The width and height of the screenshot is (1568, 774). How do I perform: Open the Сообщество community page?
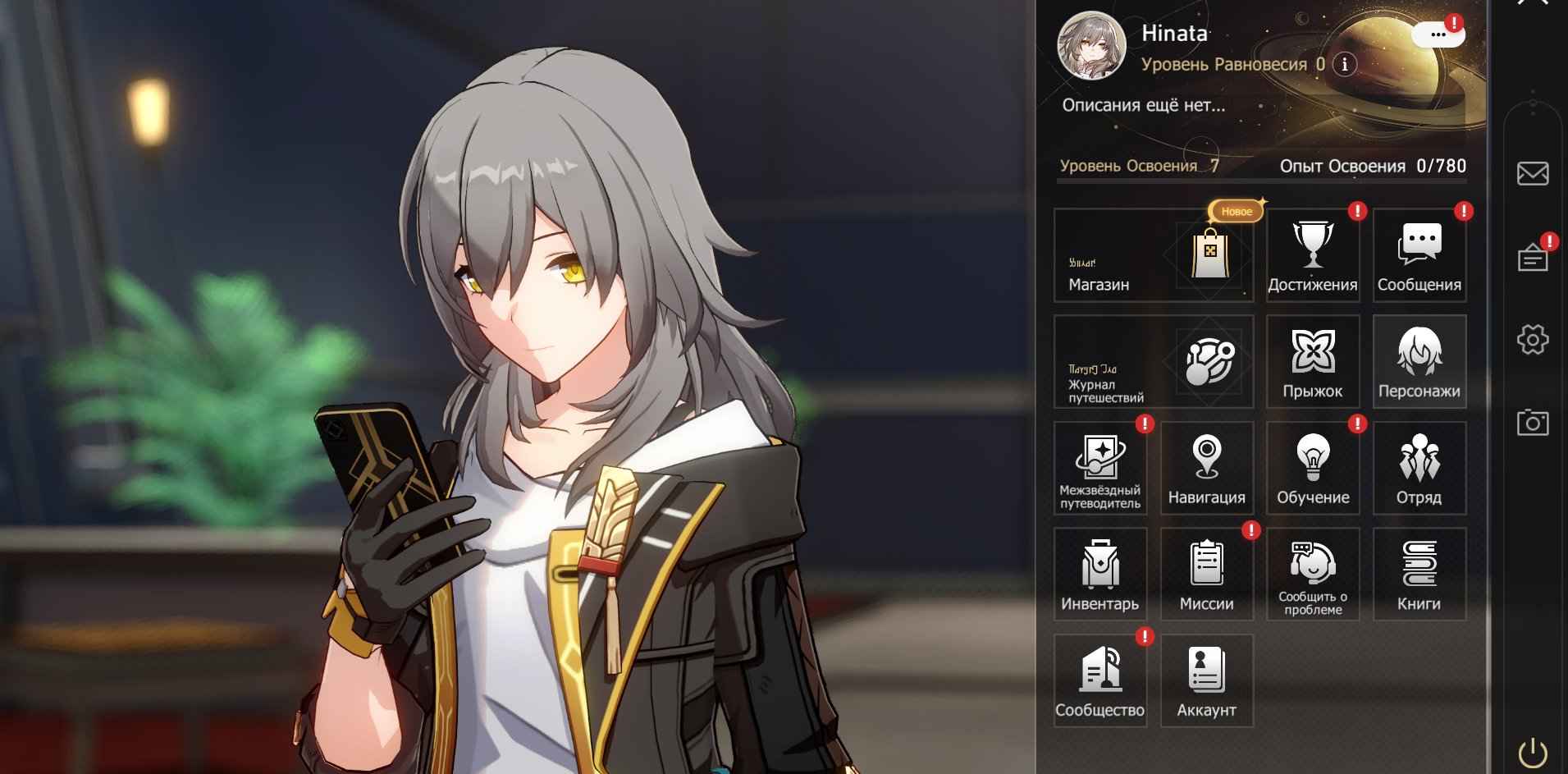1099,680
